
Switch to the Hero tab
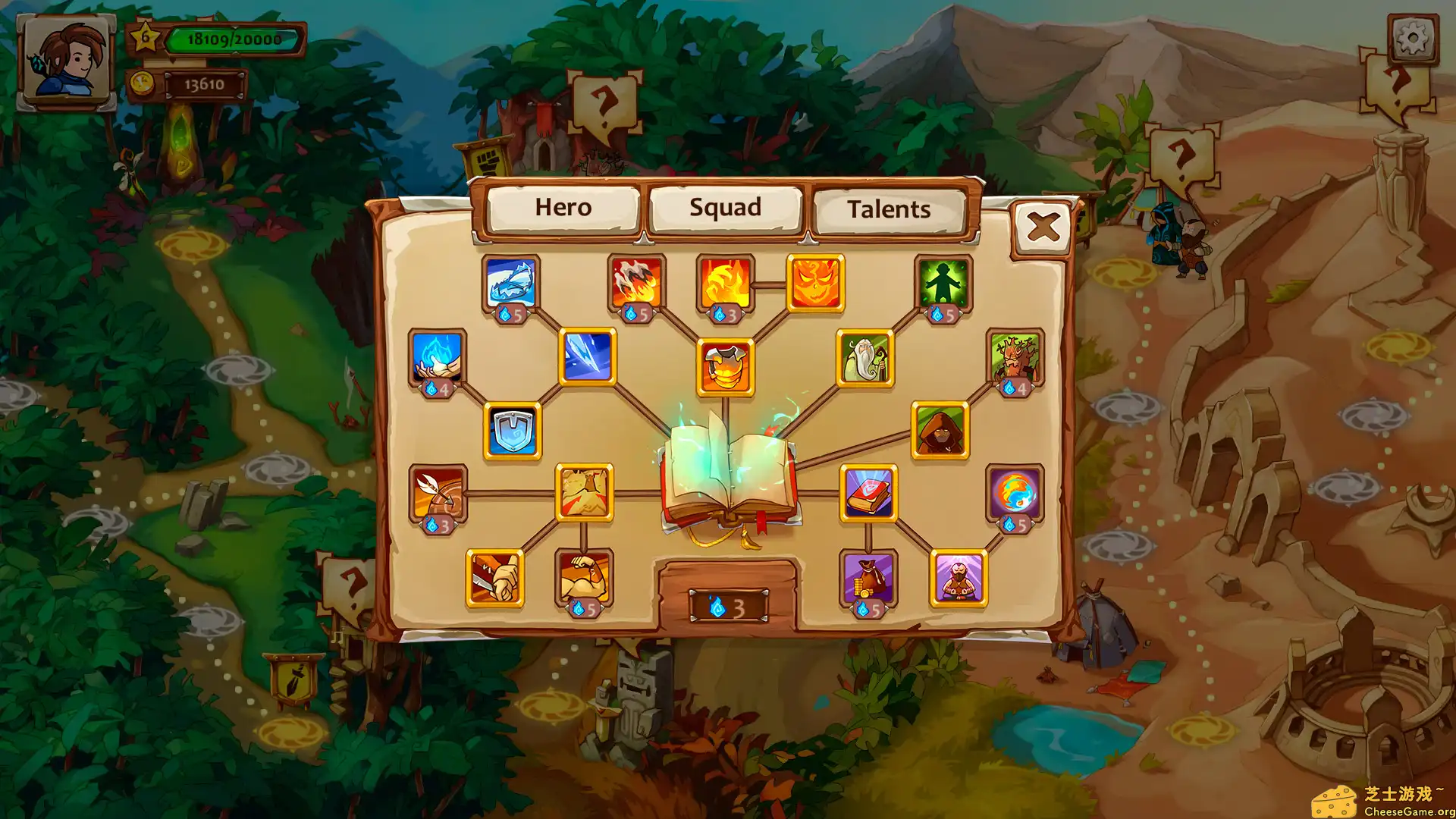tap(564, 207)
